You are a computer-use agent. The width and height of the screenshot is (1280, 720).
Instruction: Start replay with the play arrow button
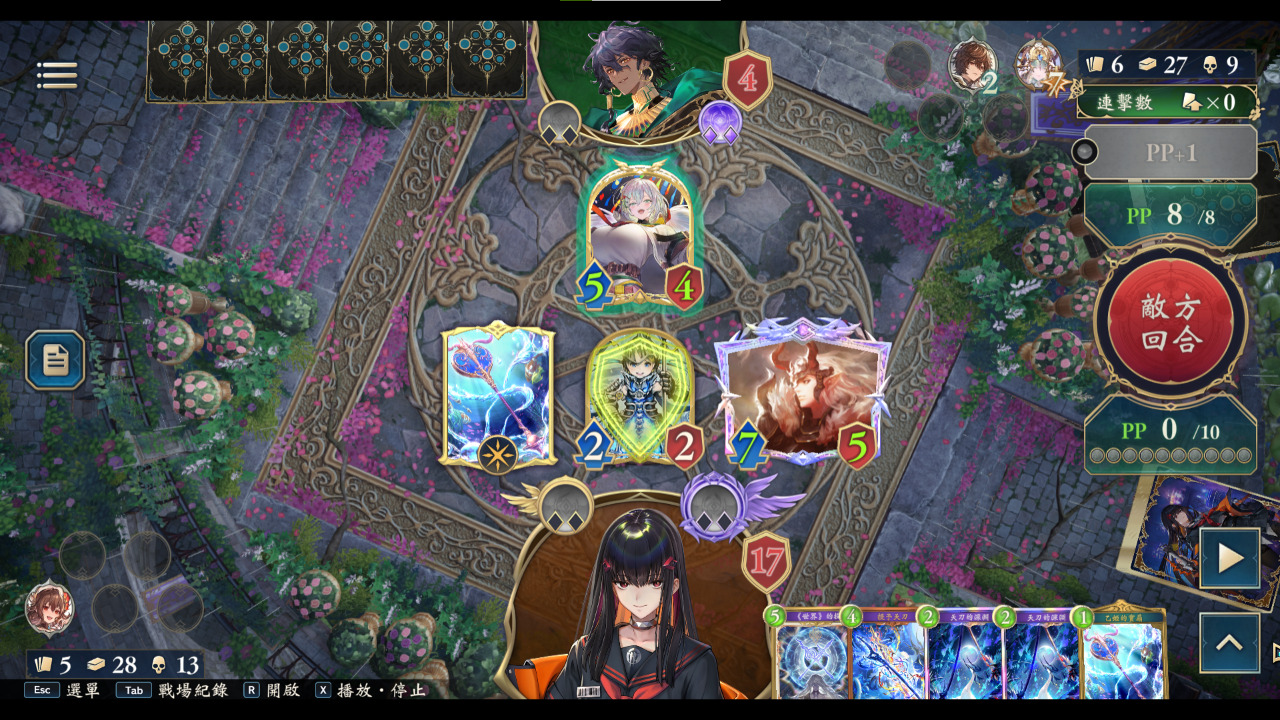tap(1229, 558)
